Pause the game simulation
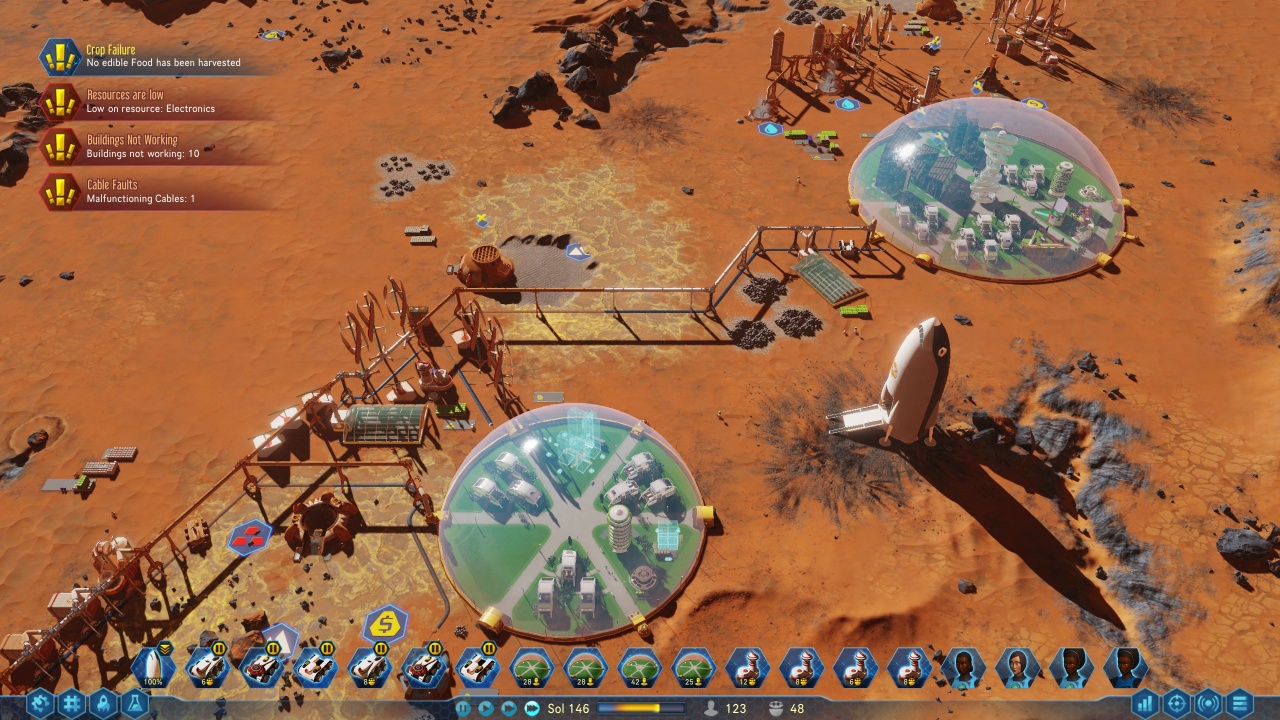The image size is (1280, 720). [x=463, y=708]
